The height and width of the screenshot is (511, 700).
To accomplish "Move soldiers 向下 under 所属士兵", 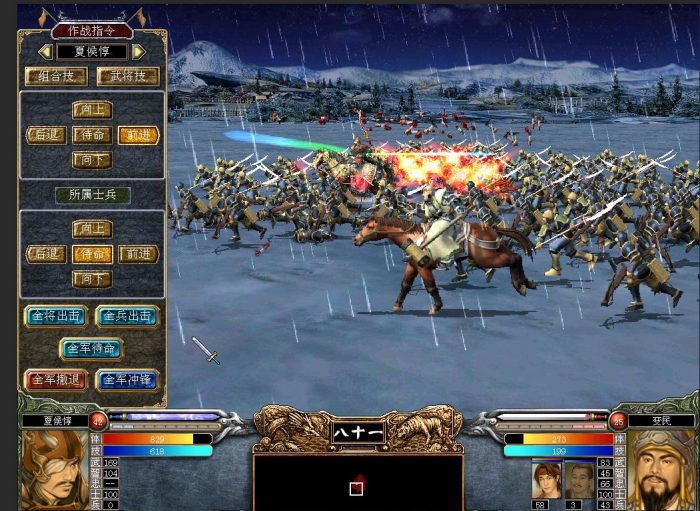I will point(92,279).
